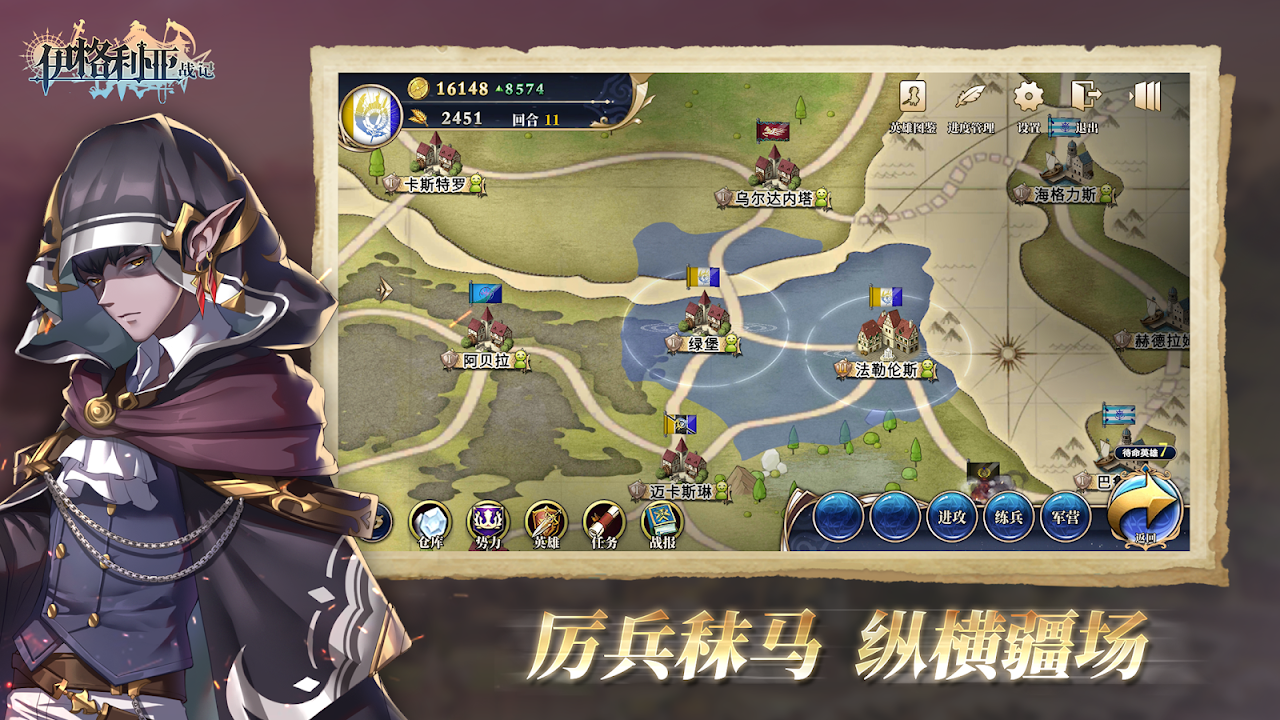Open the 任务 quest scroll
This screenshot has width=1280, height=720.
point(604,522)
